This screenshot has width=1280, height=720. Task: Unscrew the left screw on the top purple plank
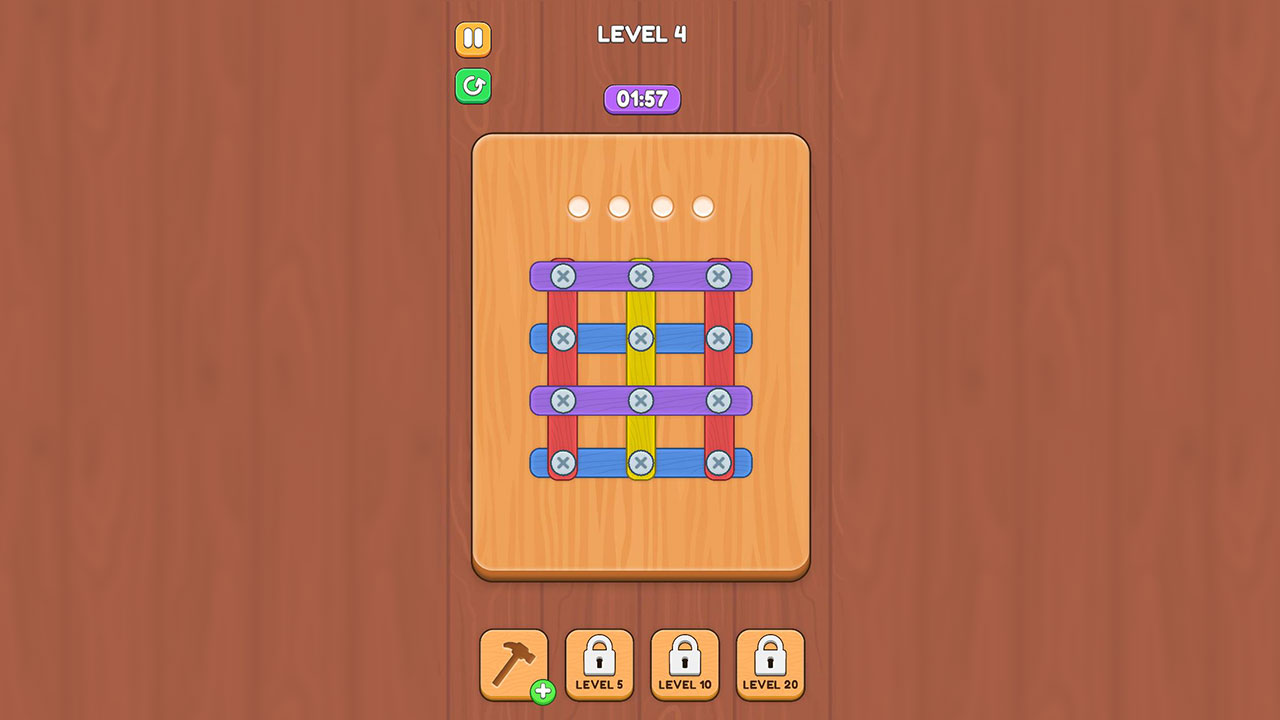565,277
